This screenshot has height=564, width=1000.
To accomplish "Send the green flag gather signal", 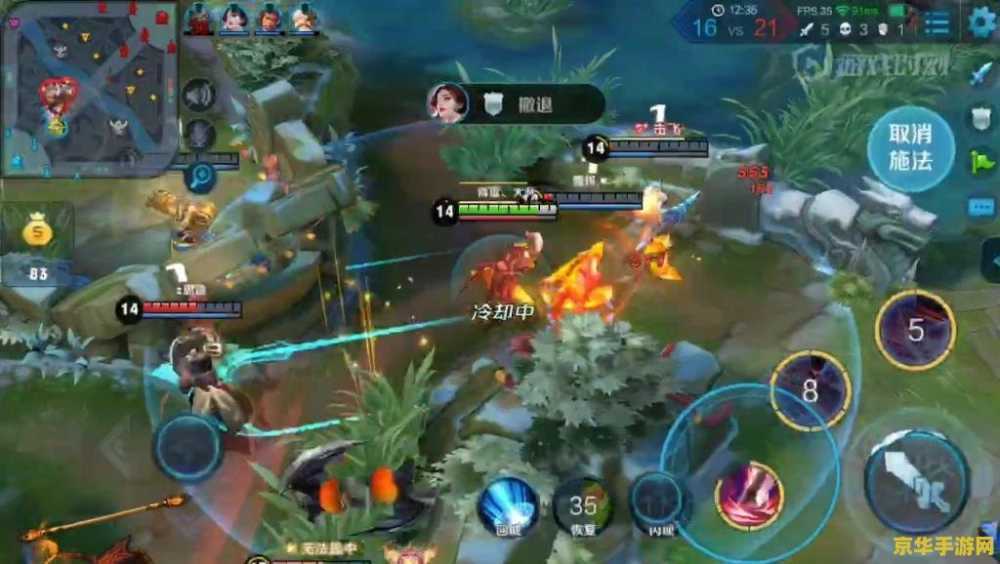I will [980, 161].
